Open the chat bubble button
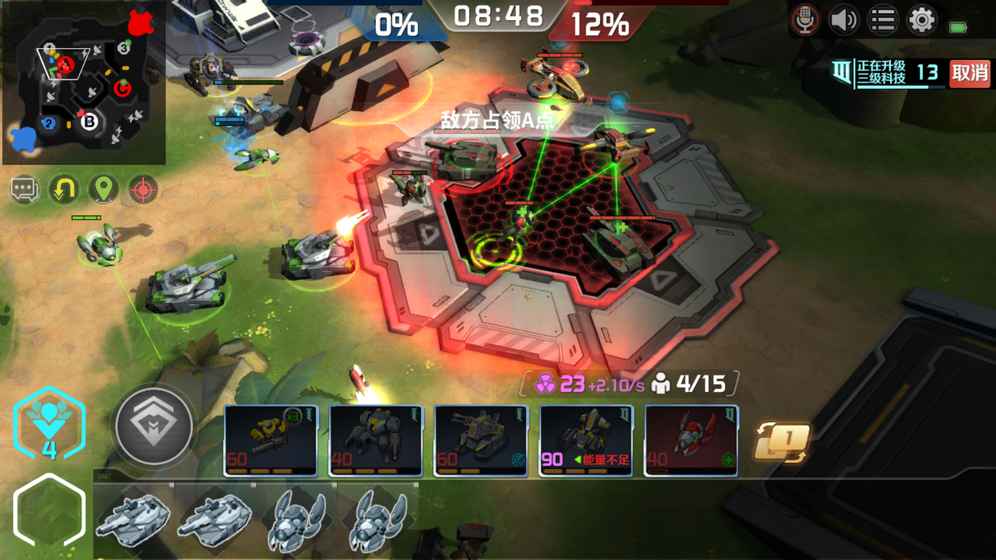This screenshot has height=560, width=996. [25, 189]
